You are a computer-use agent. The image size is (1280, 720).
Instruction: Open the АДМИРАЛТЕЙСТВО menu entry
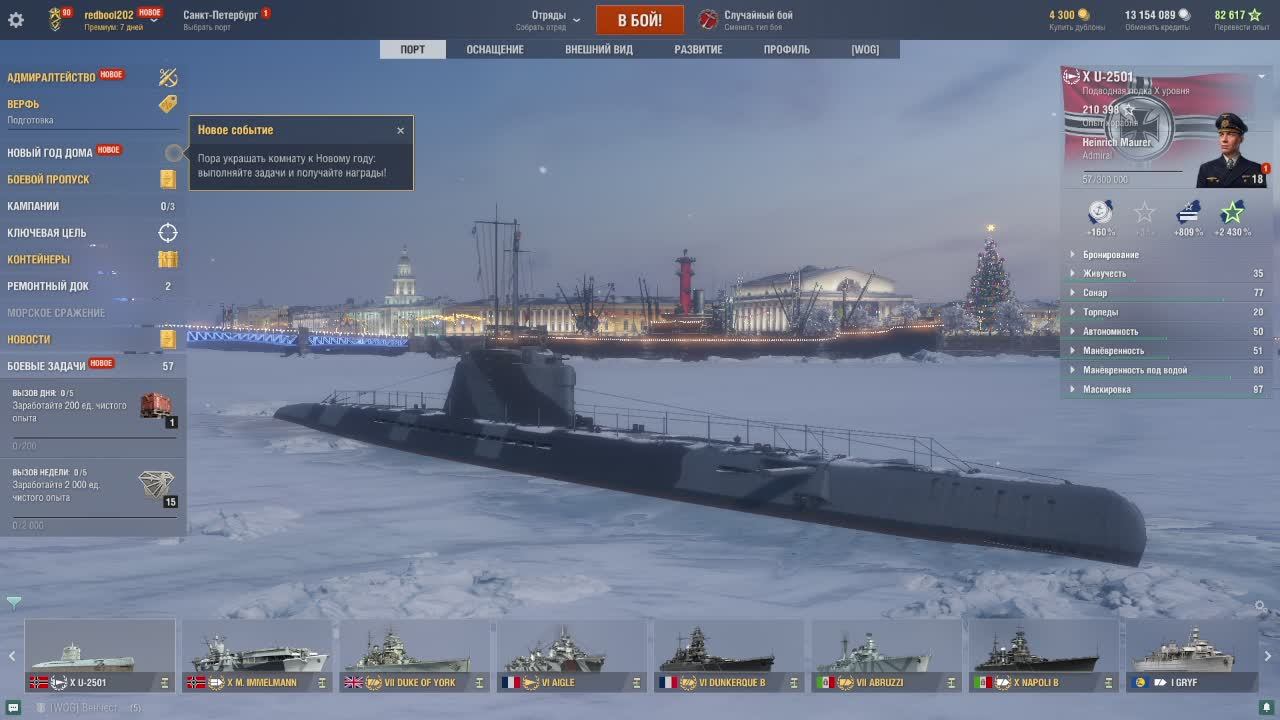[52, 77]
